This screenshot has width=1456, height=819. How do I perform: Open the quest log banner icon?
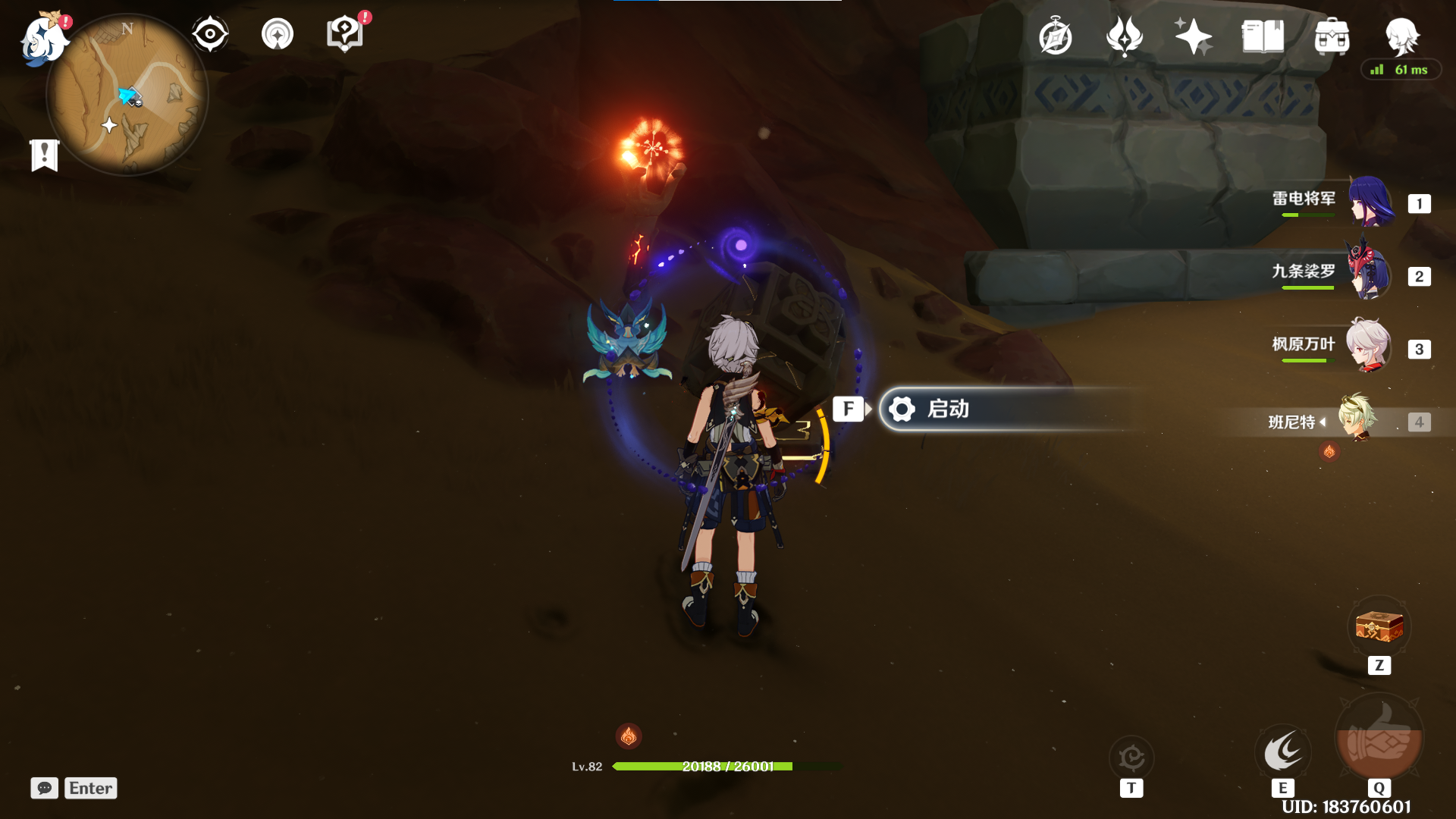(x=45, y=155)
